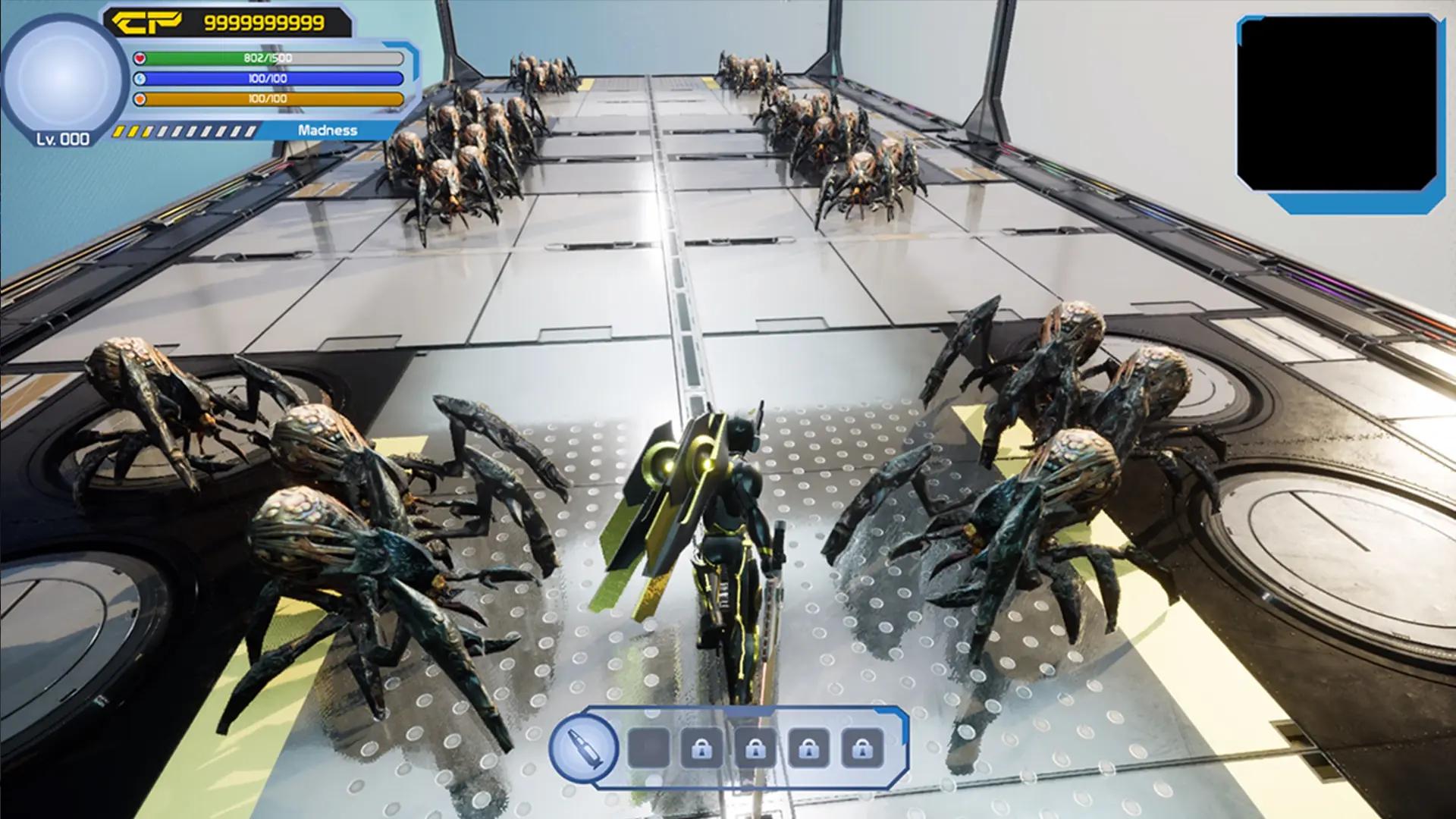1456x819 pixels.
Task: Select the bullet ammo icon in the hotbar
Action: pyautogui.click(x=584, y=748)
